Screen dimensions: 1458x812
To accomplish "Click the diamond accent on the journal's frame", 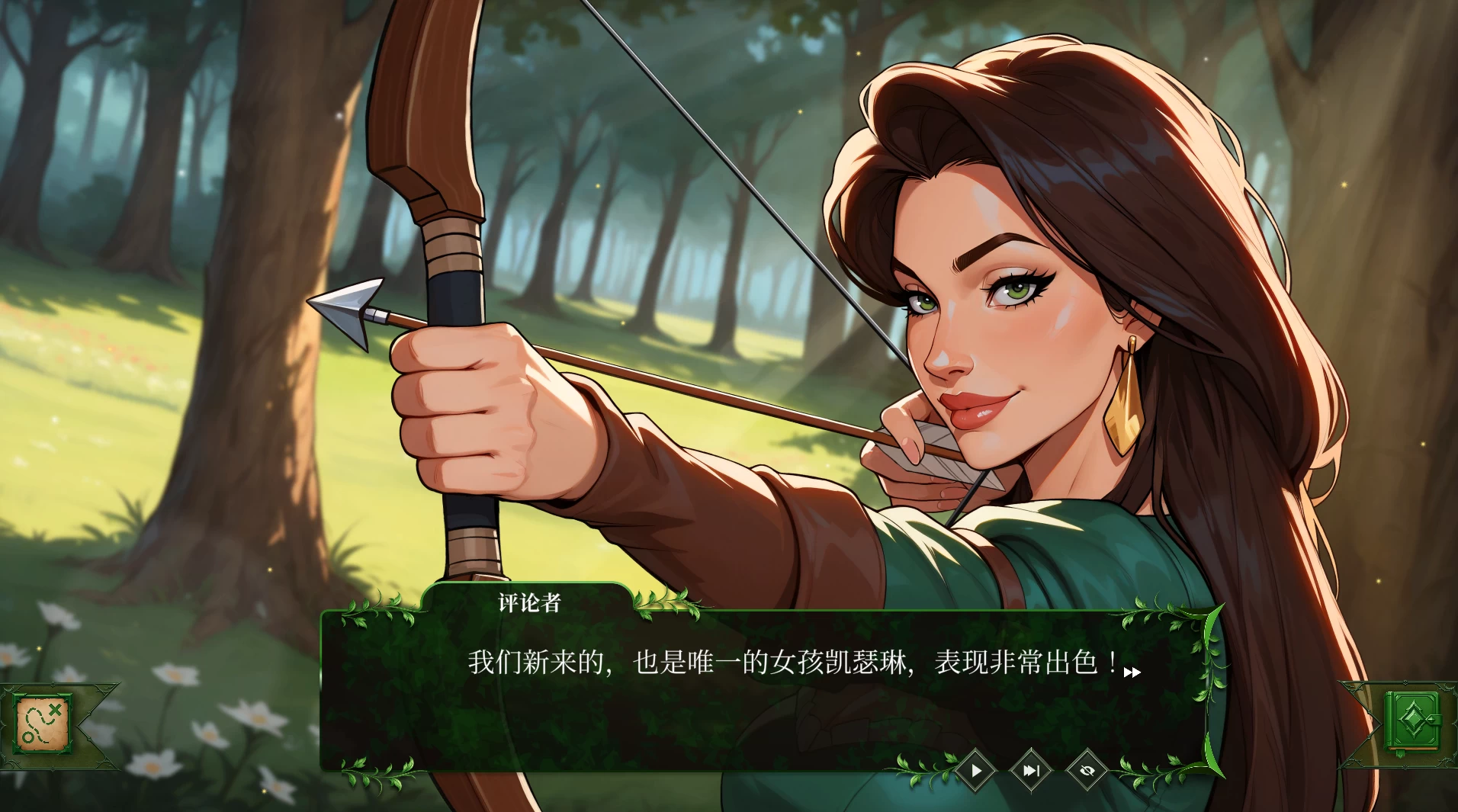I will (1405, 681).
